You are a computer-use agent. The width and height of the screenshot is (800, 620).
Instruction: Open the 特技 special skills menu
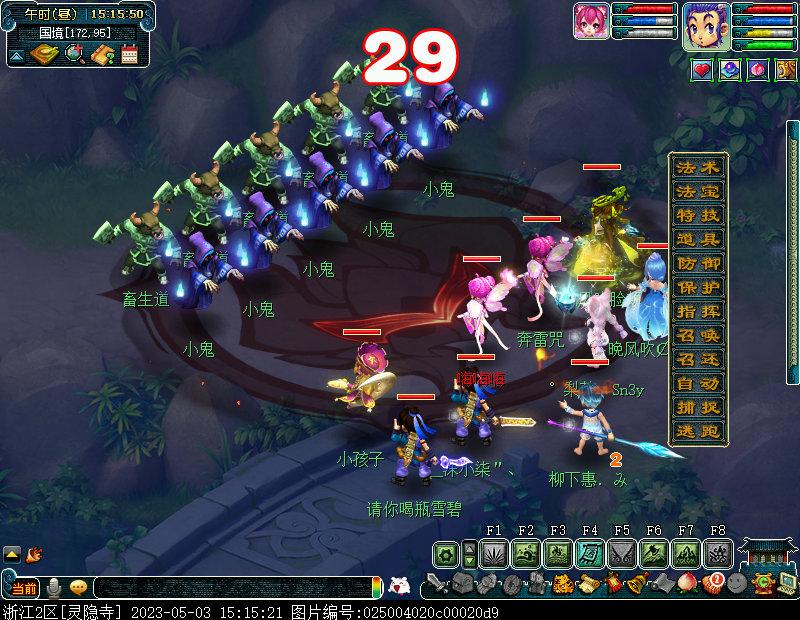[697, 215]
